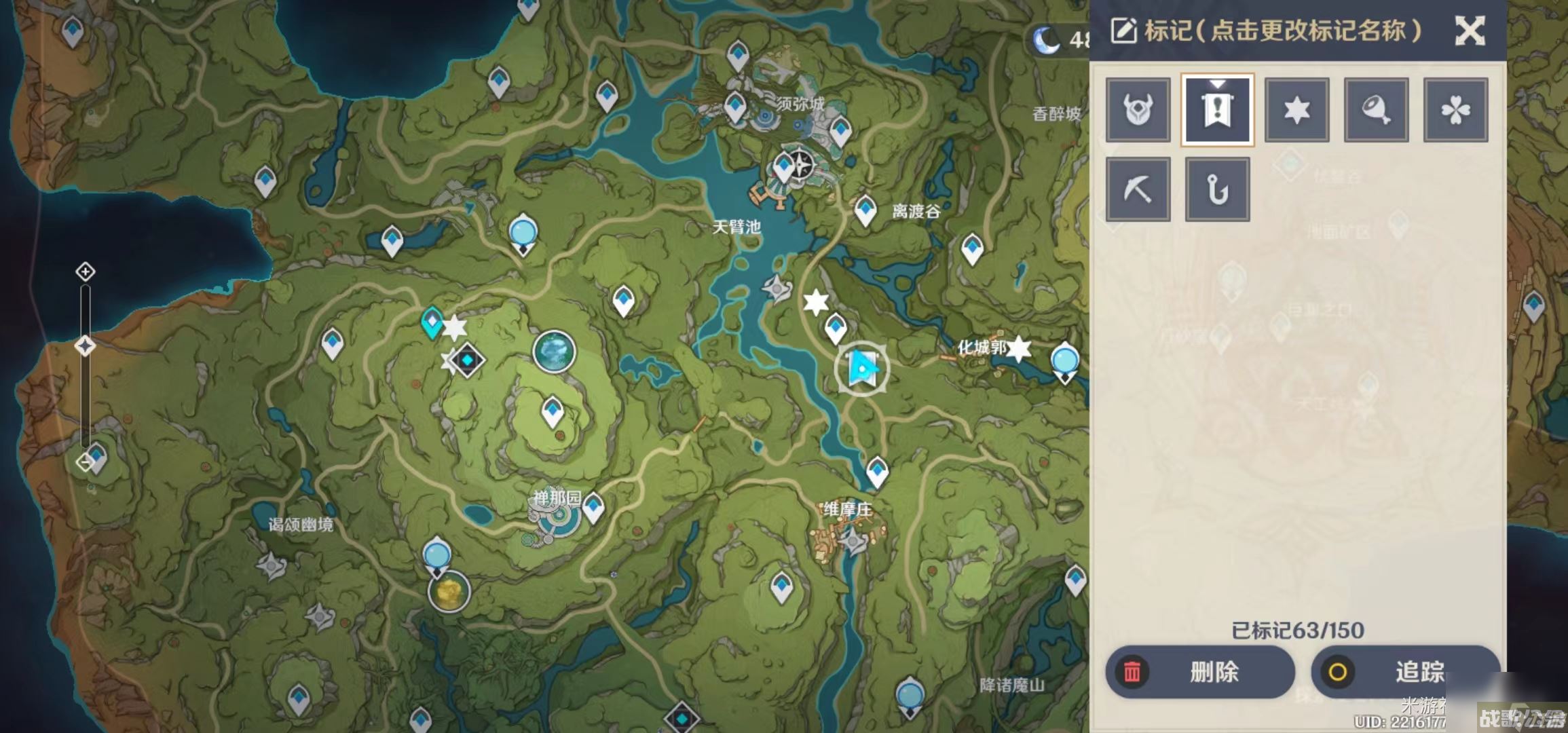
Task: Select the meat drumstick marker icon
Action: [1376, 110]
